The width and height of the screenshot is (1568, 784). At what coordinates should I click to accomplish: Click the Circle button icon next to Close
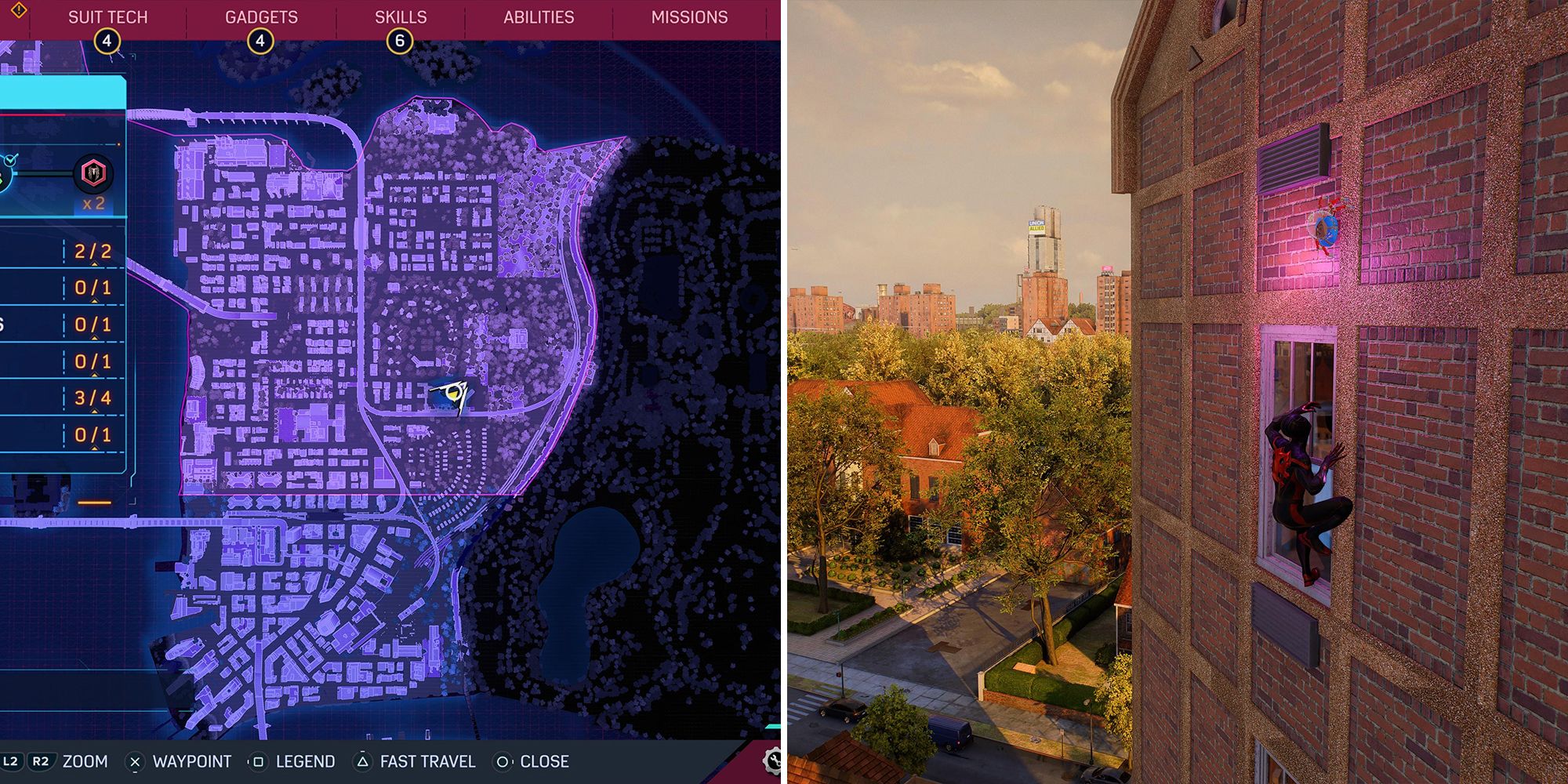[x=503, y=760]
